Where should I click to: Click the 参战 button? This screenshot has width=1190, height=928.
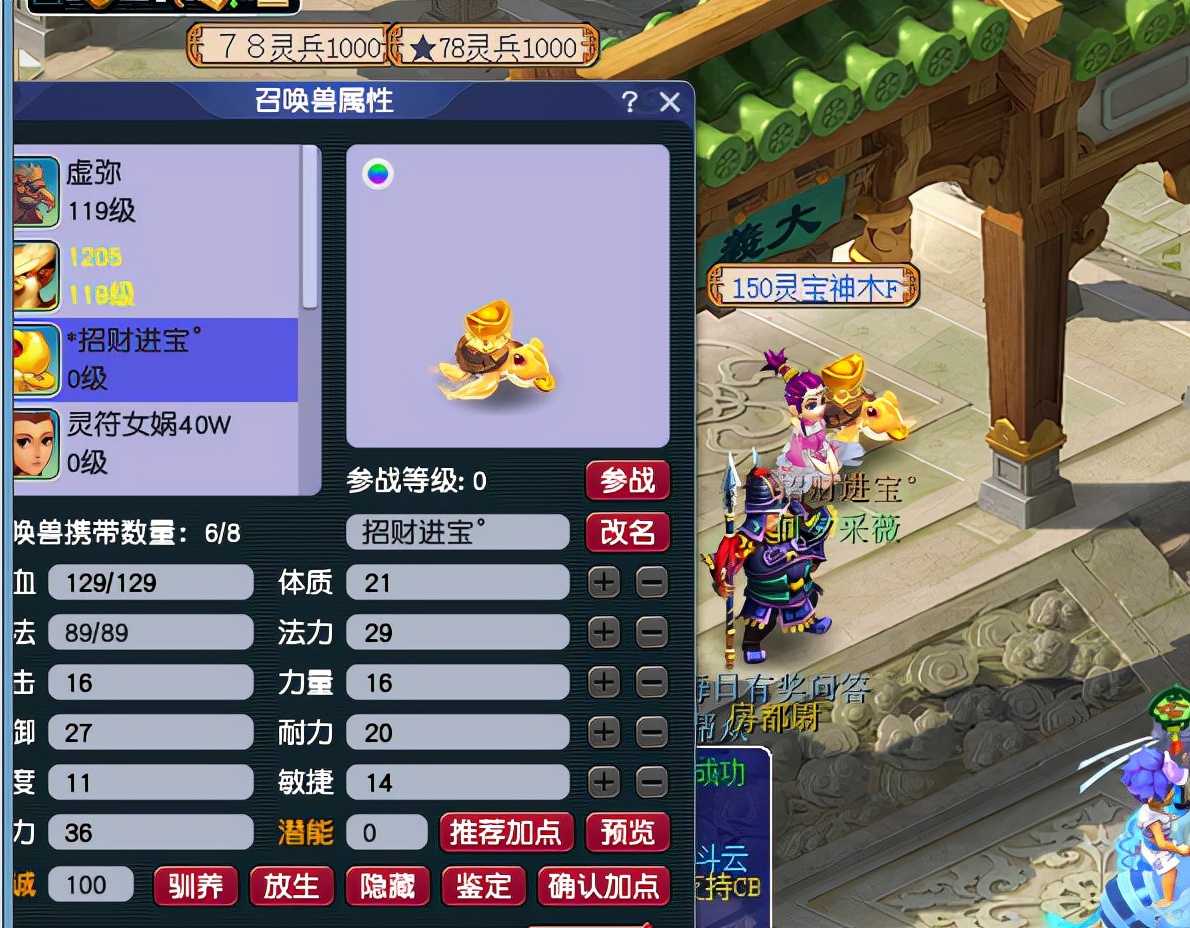point(627,481)
